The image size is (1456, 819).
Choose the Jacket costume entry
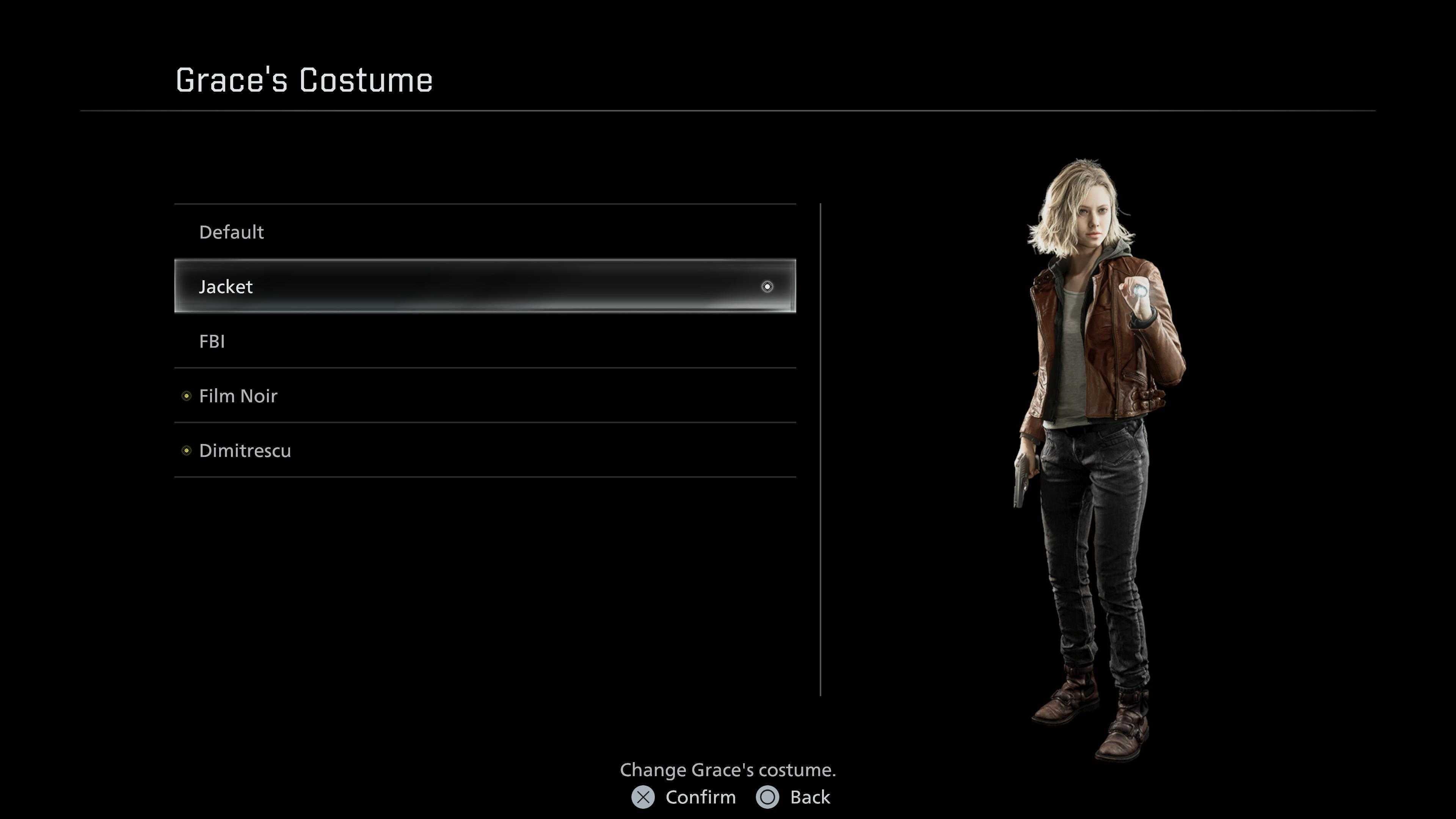[x=226, y=287]
